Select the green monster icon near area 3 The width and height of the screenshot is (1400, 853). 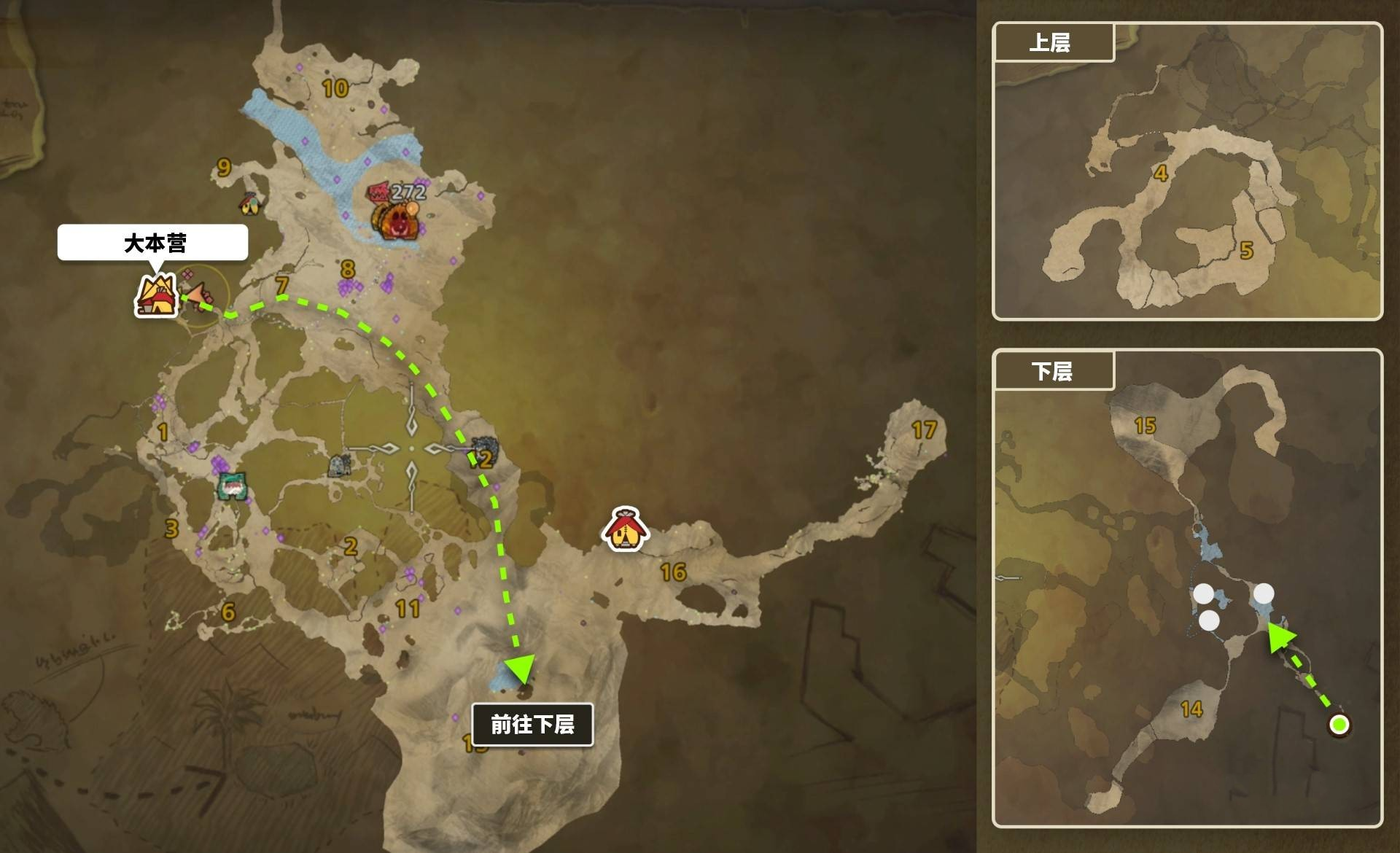tap(232, 486)
